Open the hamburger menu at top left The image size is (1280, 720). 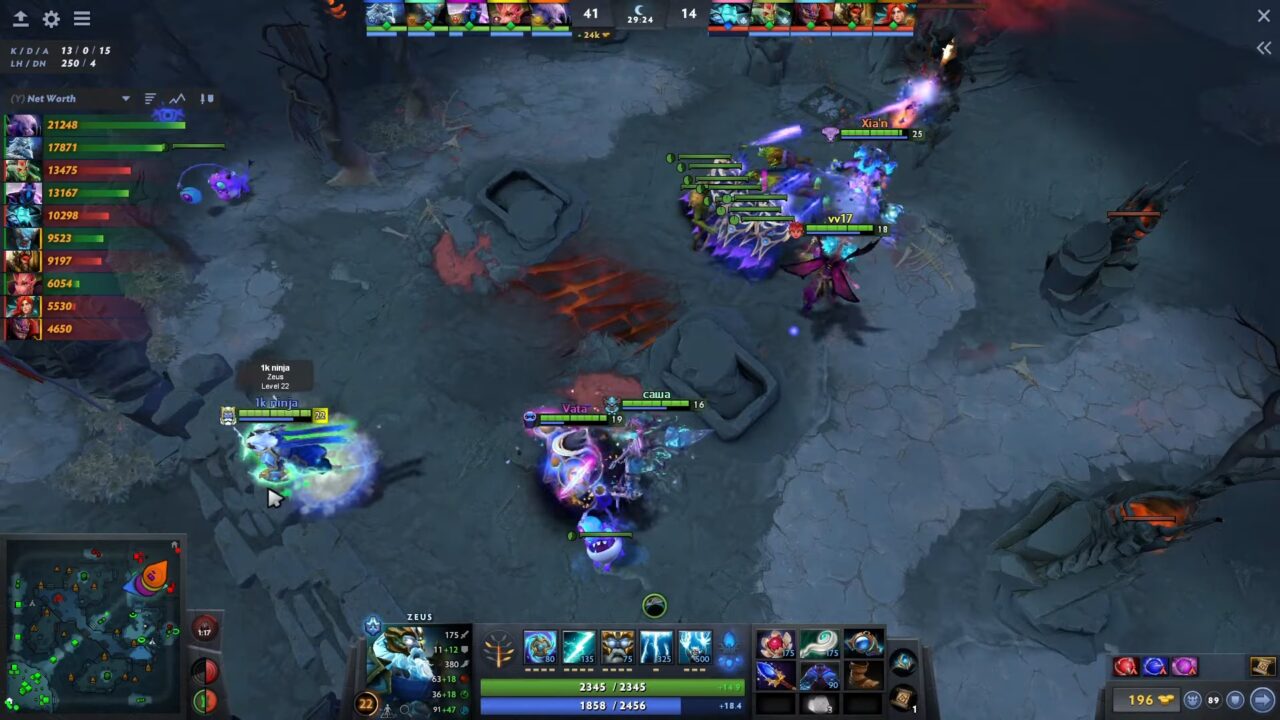click(82, 17)
